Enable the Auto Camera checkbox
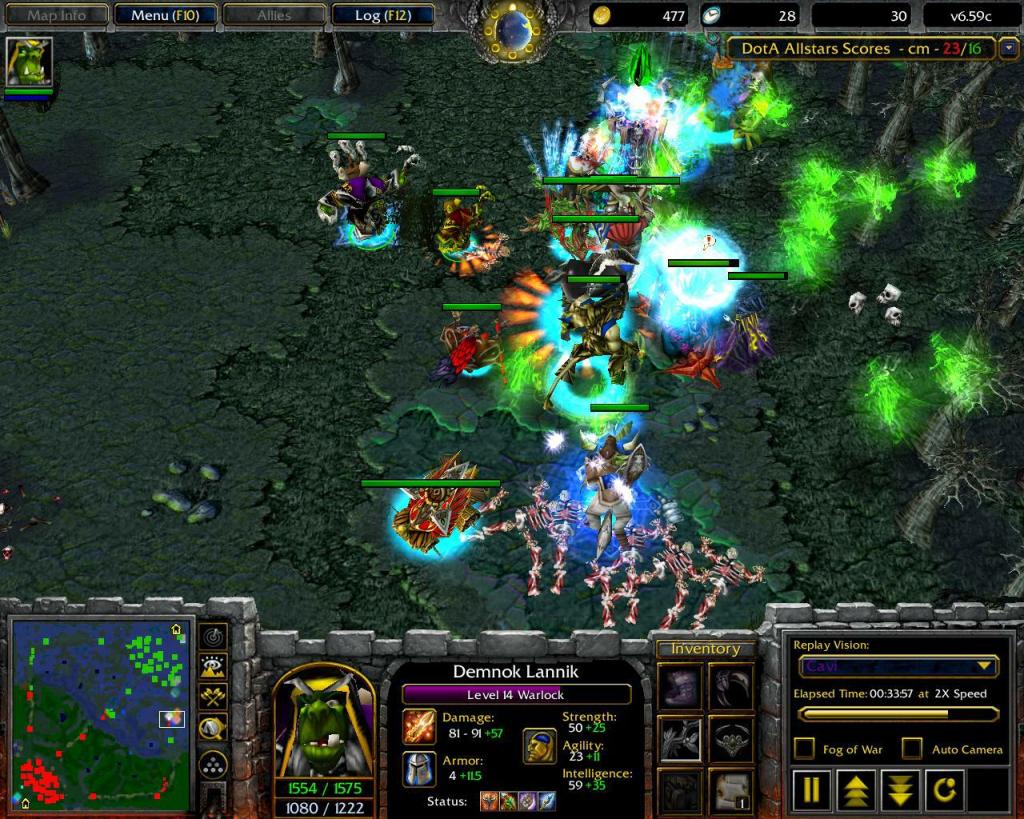 click(912, 748)
